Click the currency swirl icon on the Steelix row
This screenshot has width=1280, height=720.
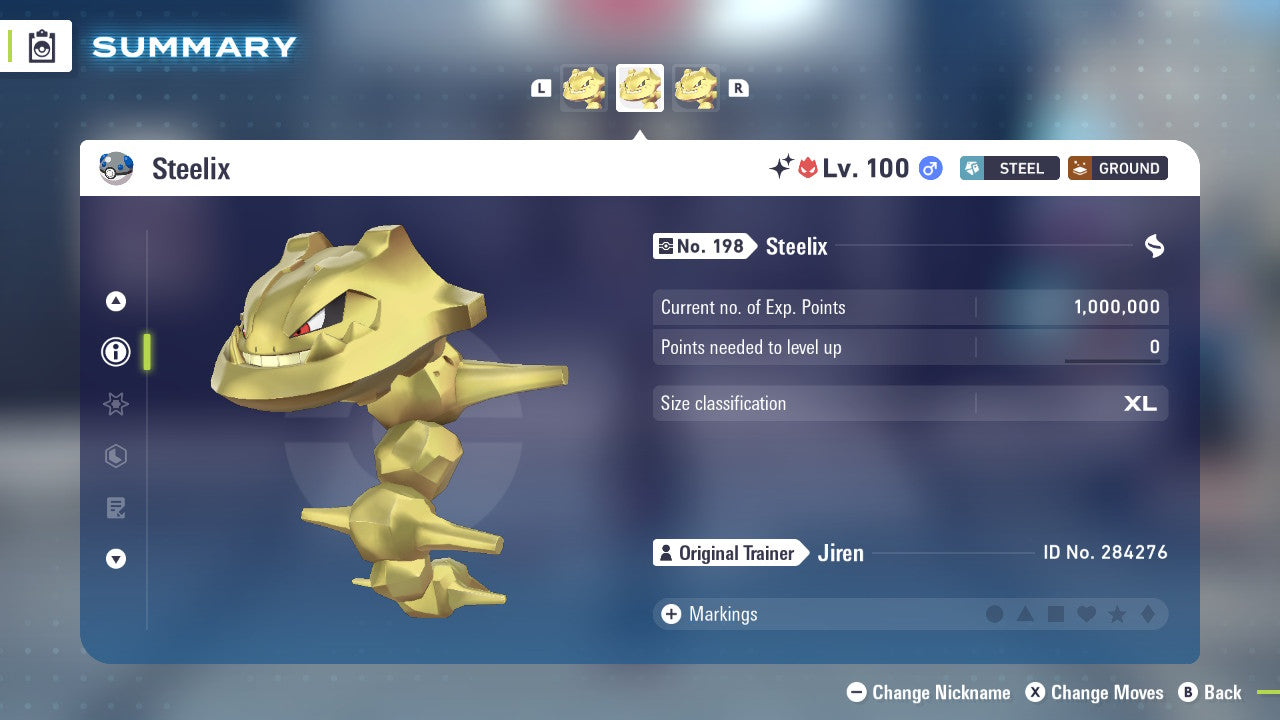coord(1155,246)
